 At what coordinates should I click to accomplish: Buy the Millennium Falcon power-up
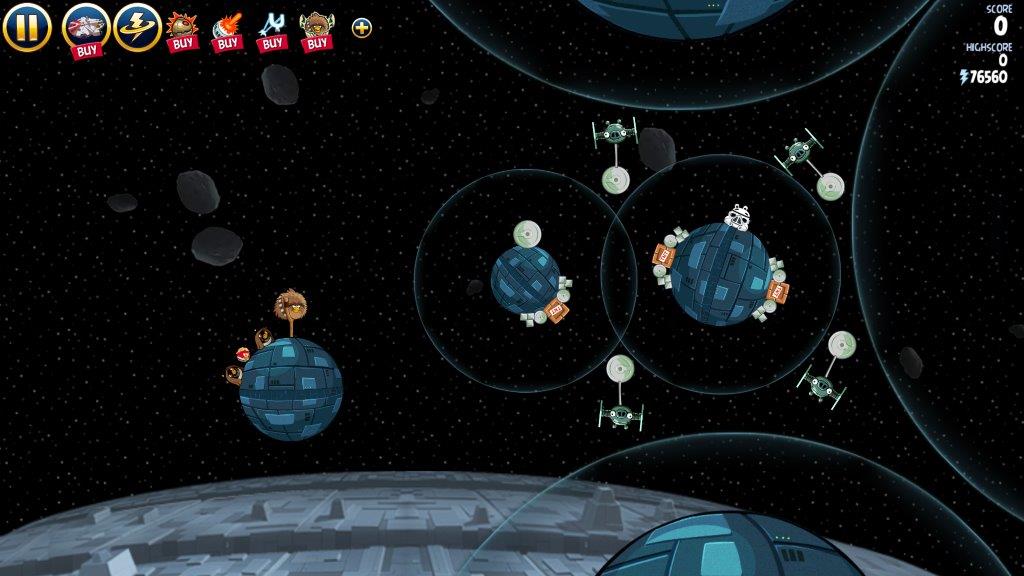coord(86,28)
